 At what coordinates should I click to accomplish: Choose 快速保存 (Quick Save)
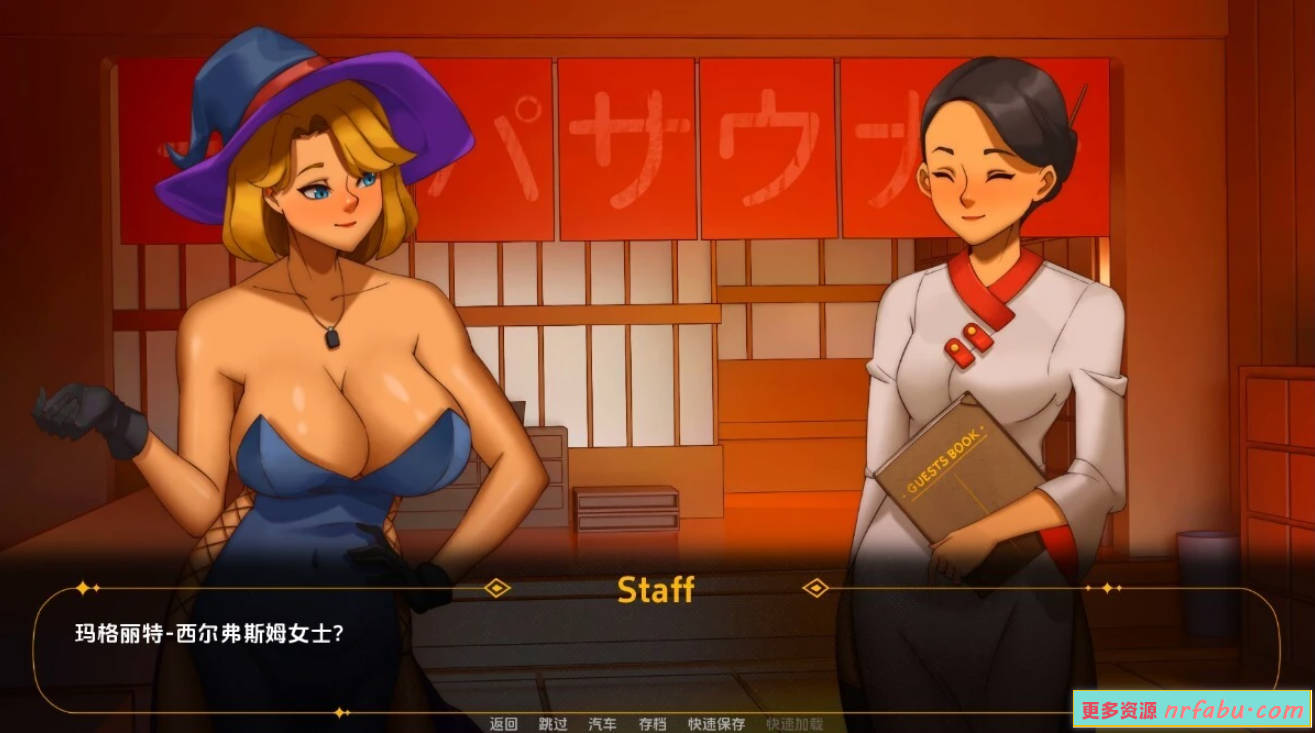pos(716,724)
